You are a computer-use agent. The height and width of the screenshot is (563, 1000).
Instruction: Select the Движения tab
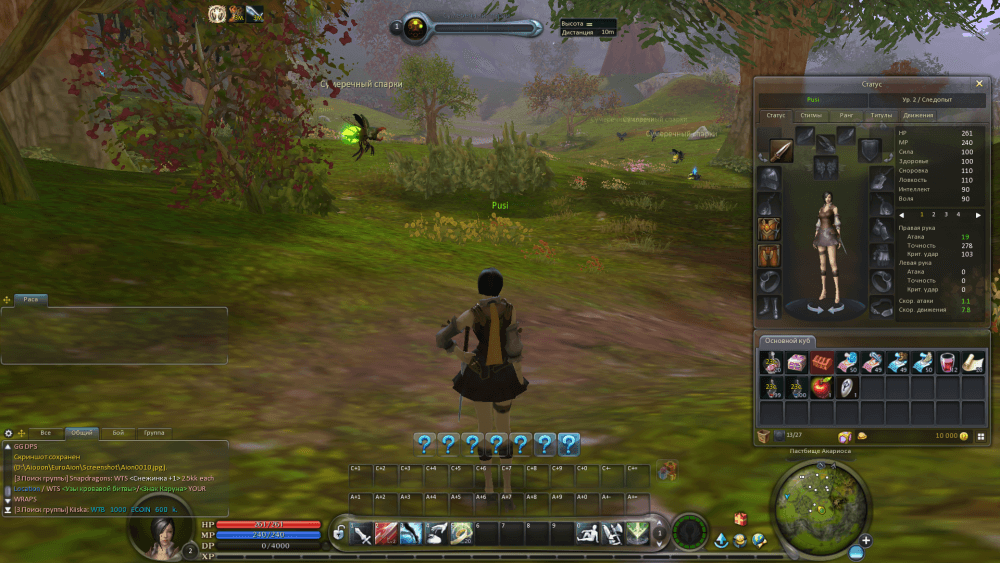click(918, 115)
